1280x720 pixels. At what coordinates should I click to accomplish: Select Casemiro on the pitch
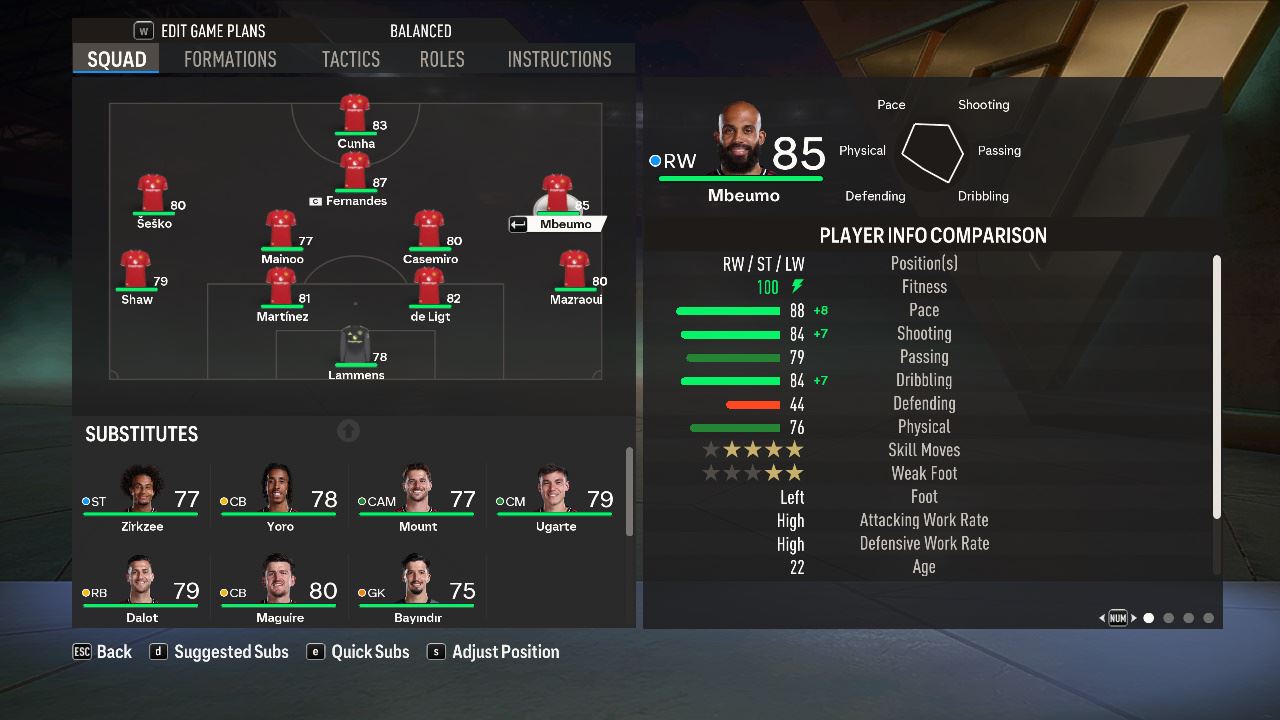coord(429,229)
